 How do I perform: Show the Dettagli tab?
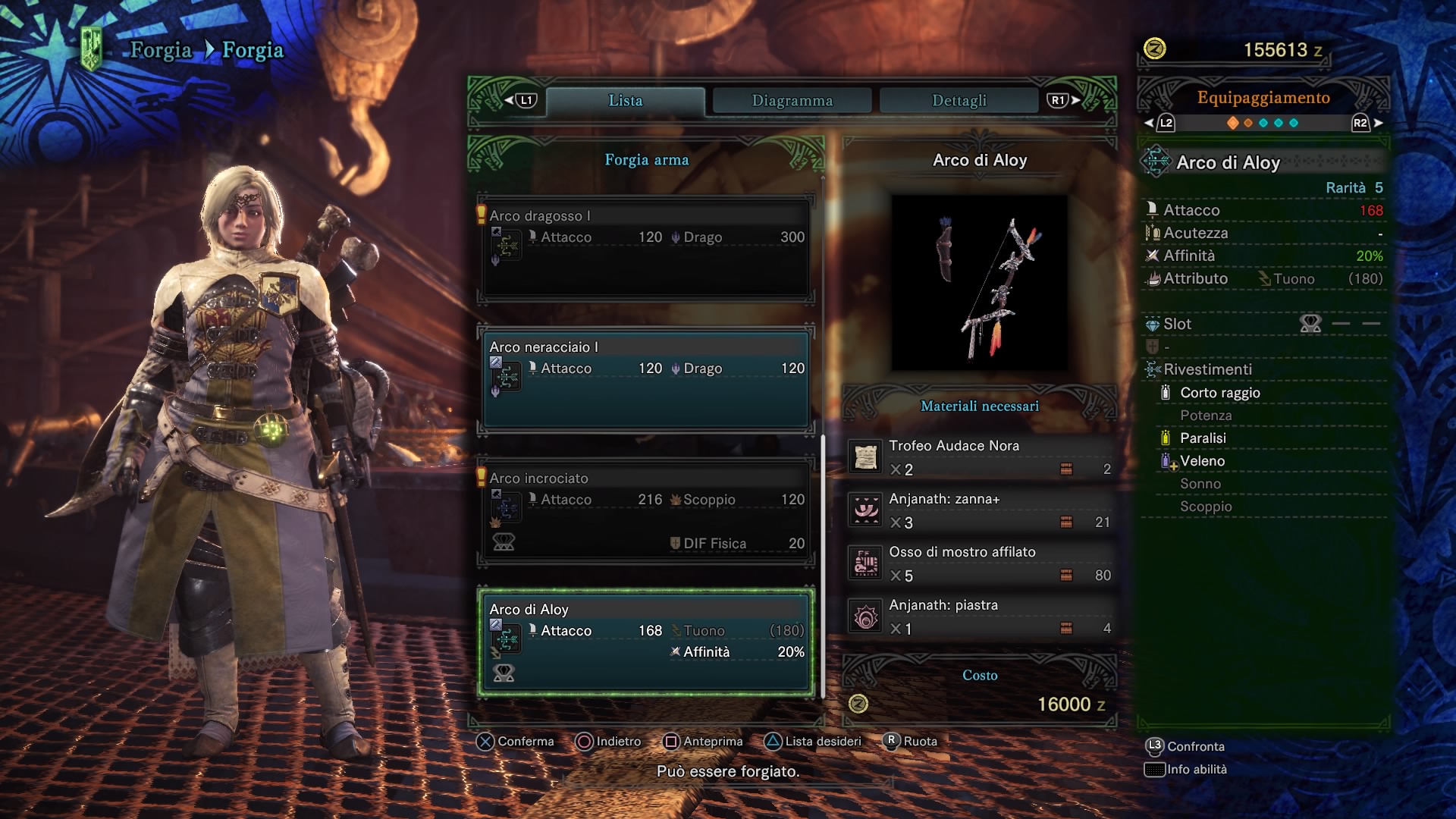tap(959, 101)
